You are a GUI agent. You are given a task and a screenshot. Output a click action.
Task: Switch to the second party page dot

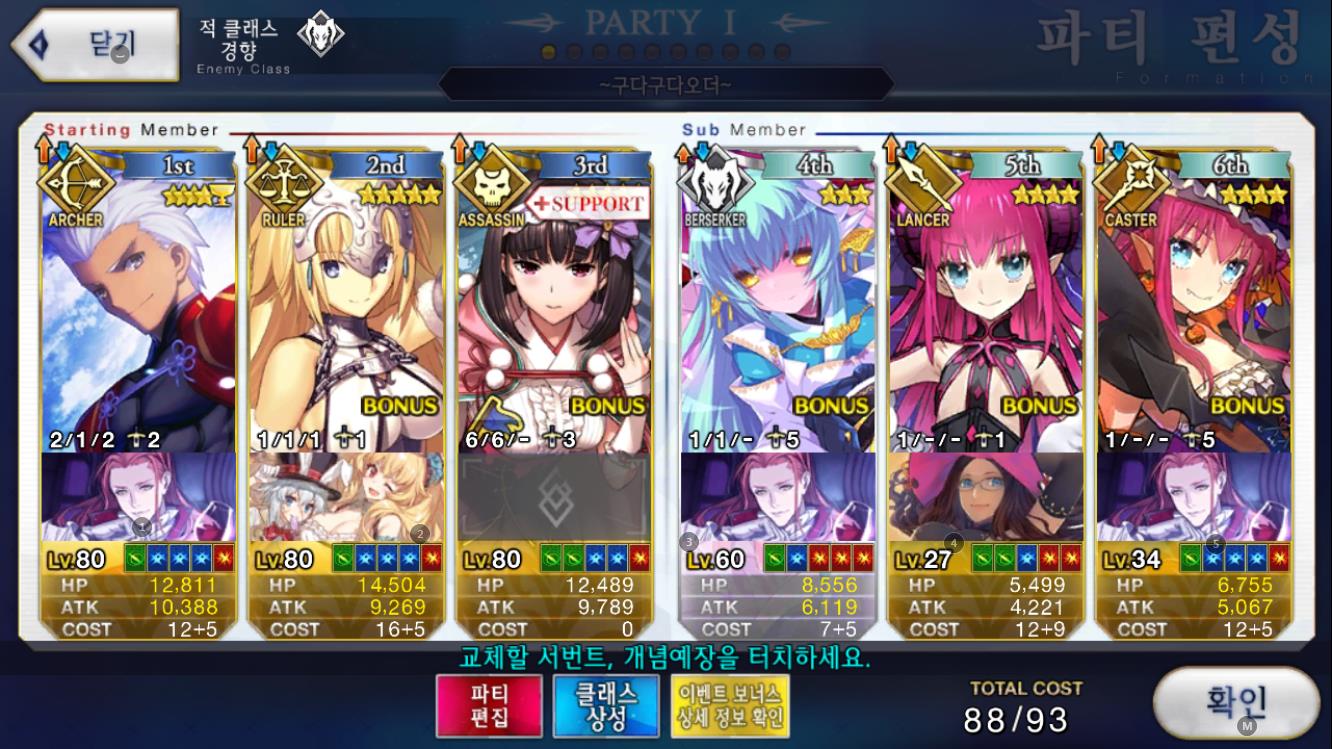point(574,52)
